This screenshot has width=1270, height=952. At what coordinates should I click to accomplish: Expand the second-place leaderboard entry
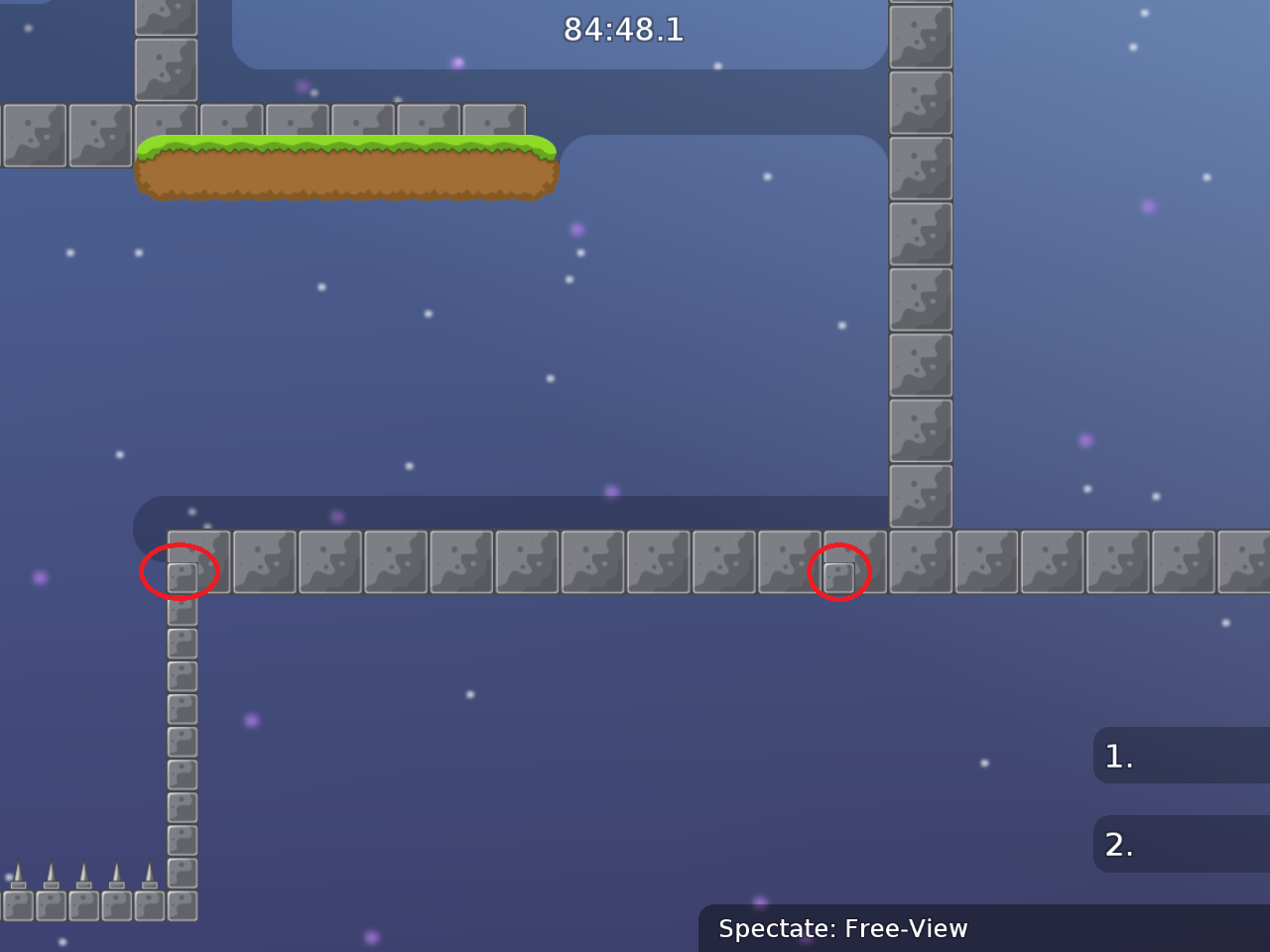(1181, 844)
